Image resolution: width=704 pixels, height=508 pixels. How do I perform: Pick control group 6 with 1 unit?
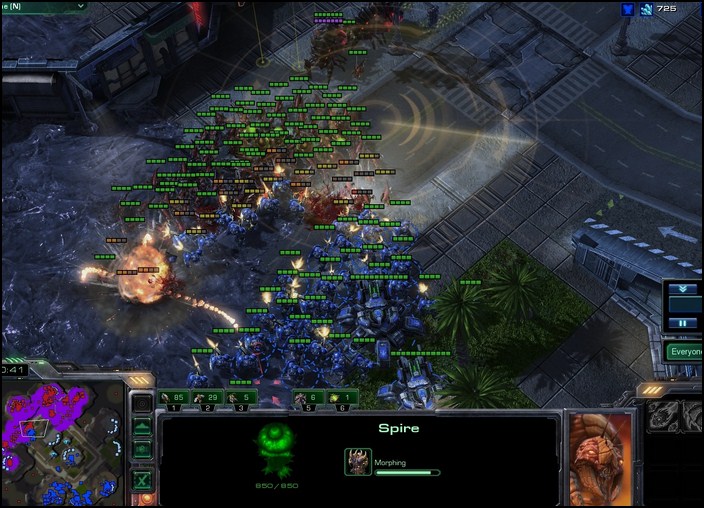pos(340,399)
